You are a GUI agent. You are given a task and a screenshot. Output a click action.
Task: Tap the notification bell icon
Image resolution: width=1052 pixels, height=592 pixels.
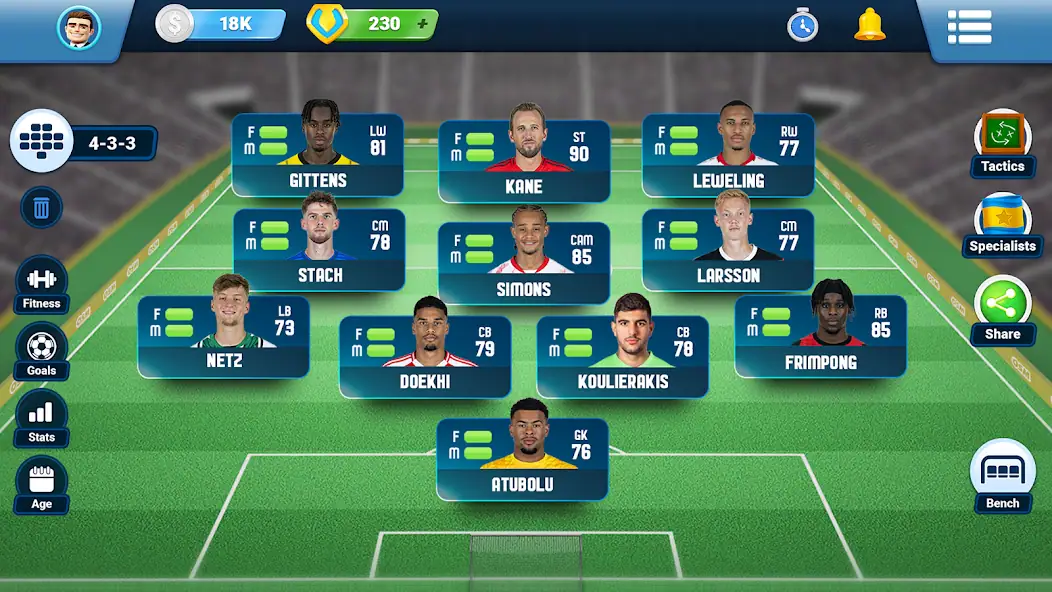pos(869,25)
